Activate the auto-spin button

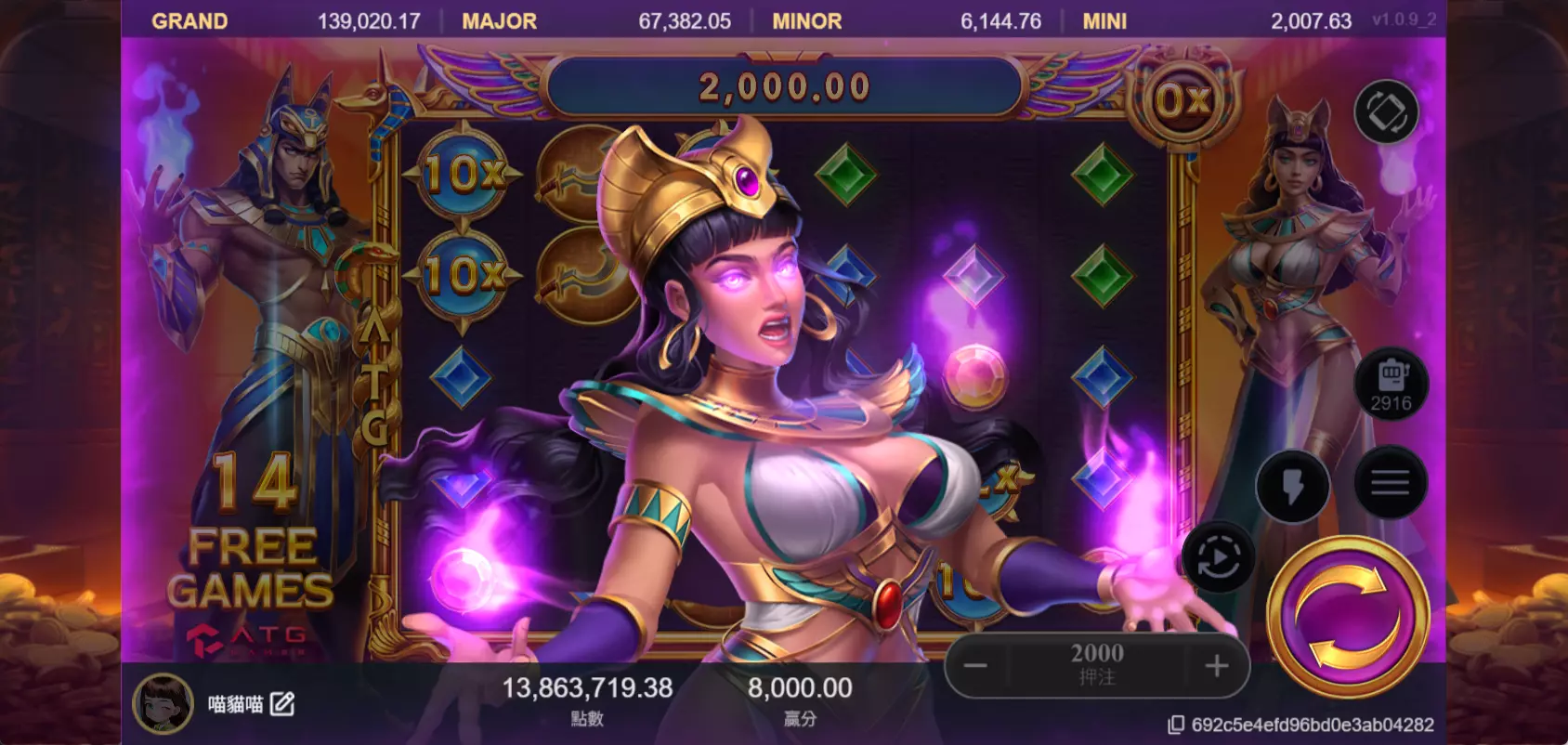[1219, 559]
